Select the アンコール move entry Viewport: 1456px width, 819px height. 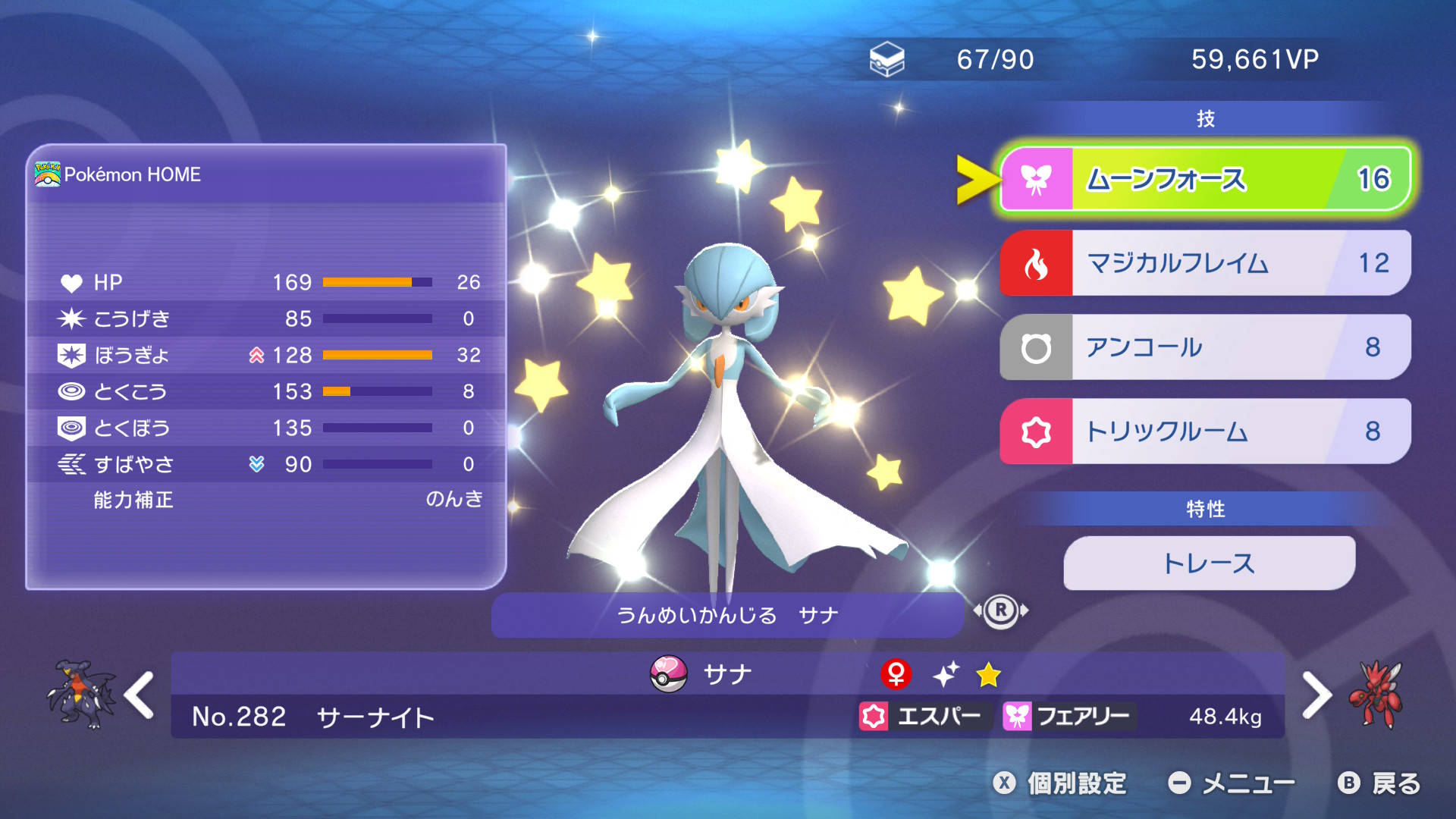point(1206,347)
